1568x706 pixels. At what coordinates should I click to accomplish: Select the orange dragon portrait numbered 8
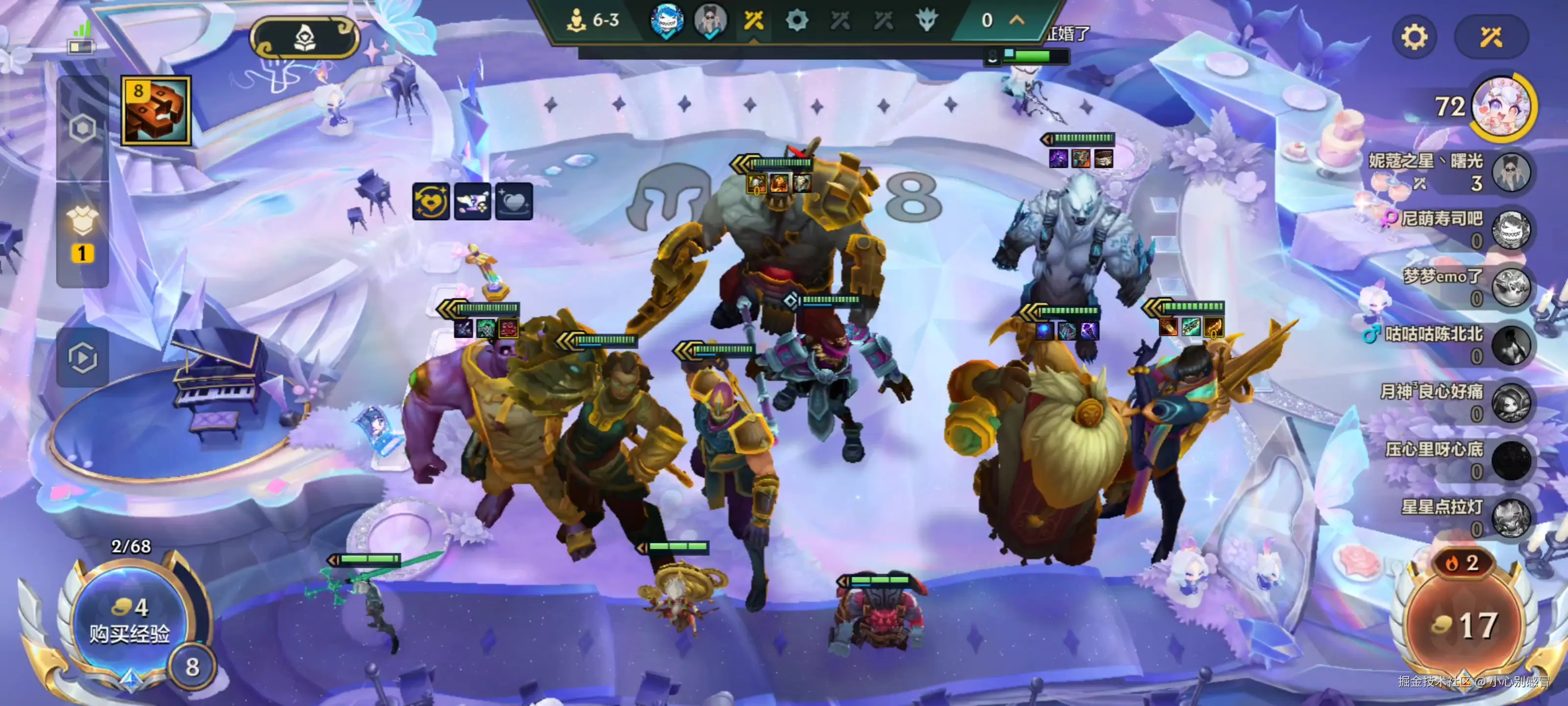point(156,111)
